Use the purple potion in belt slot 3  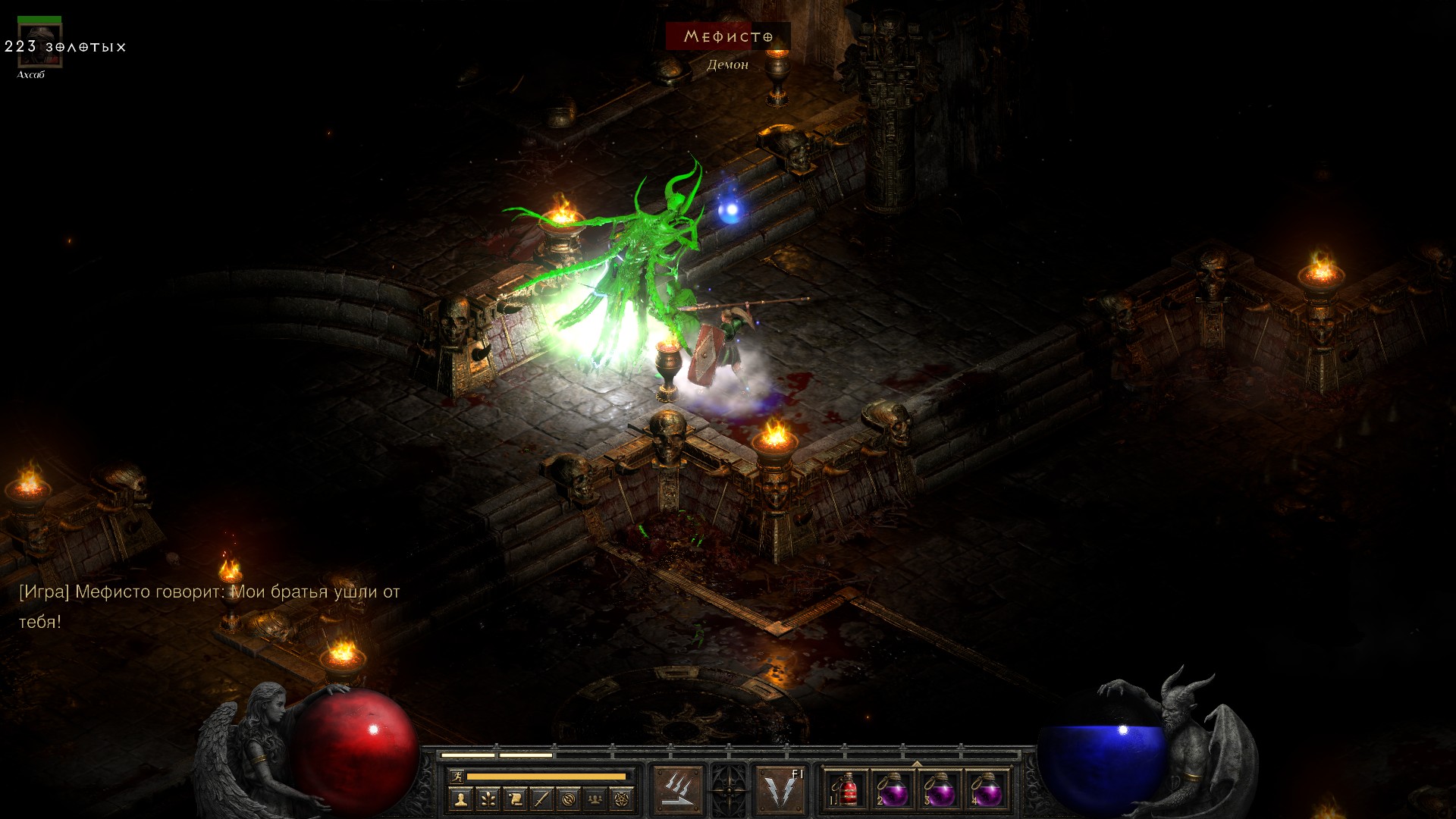pyautogui.click(x=940, y=792)
